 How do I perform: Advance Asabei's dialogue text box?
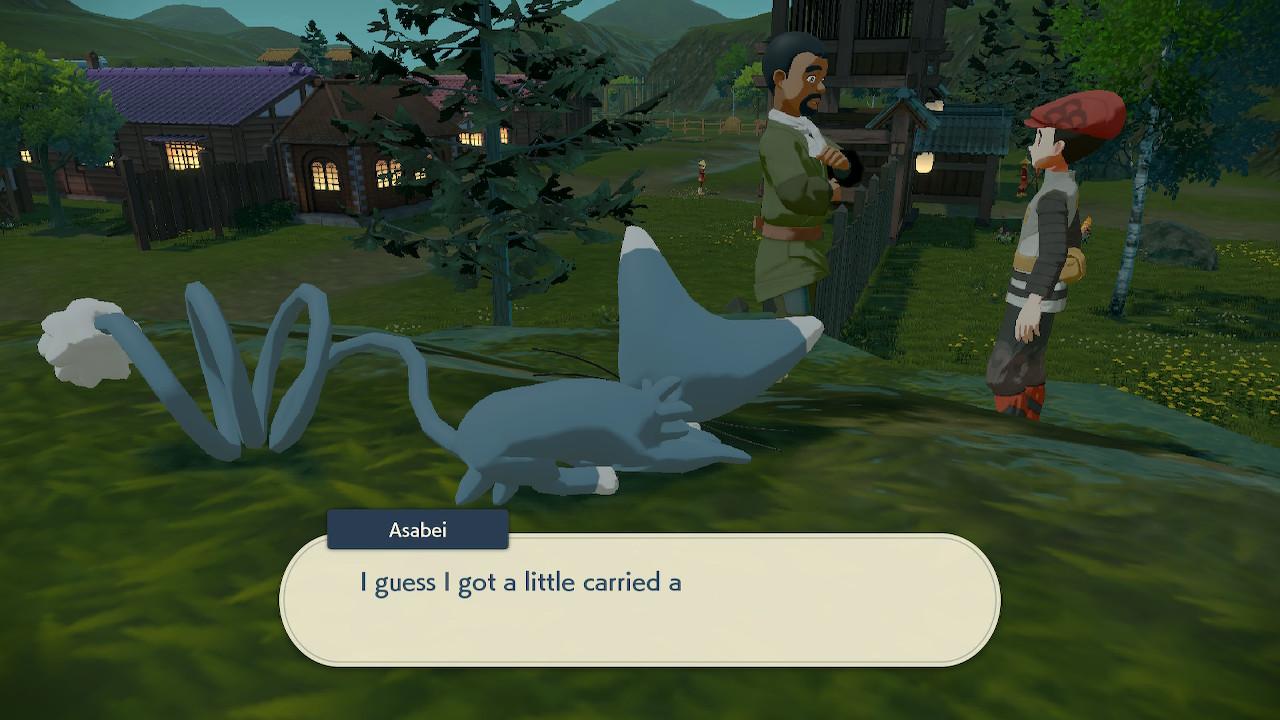pyautogui.click(x=639, y=600)
